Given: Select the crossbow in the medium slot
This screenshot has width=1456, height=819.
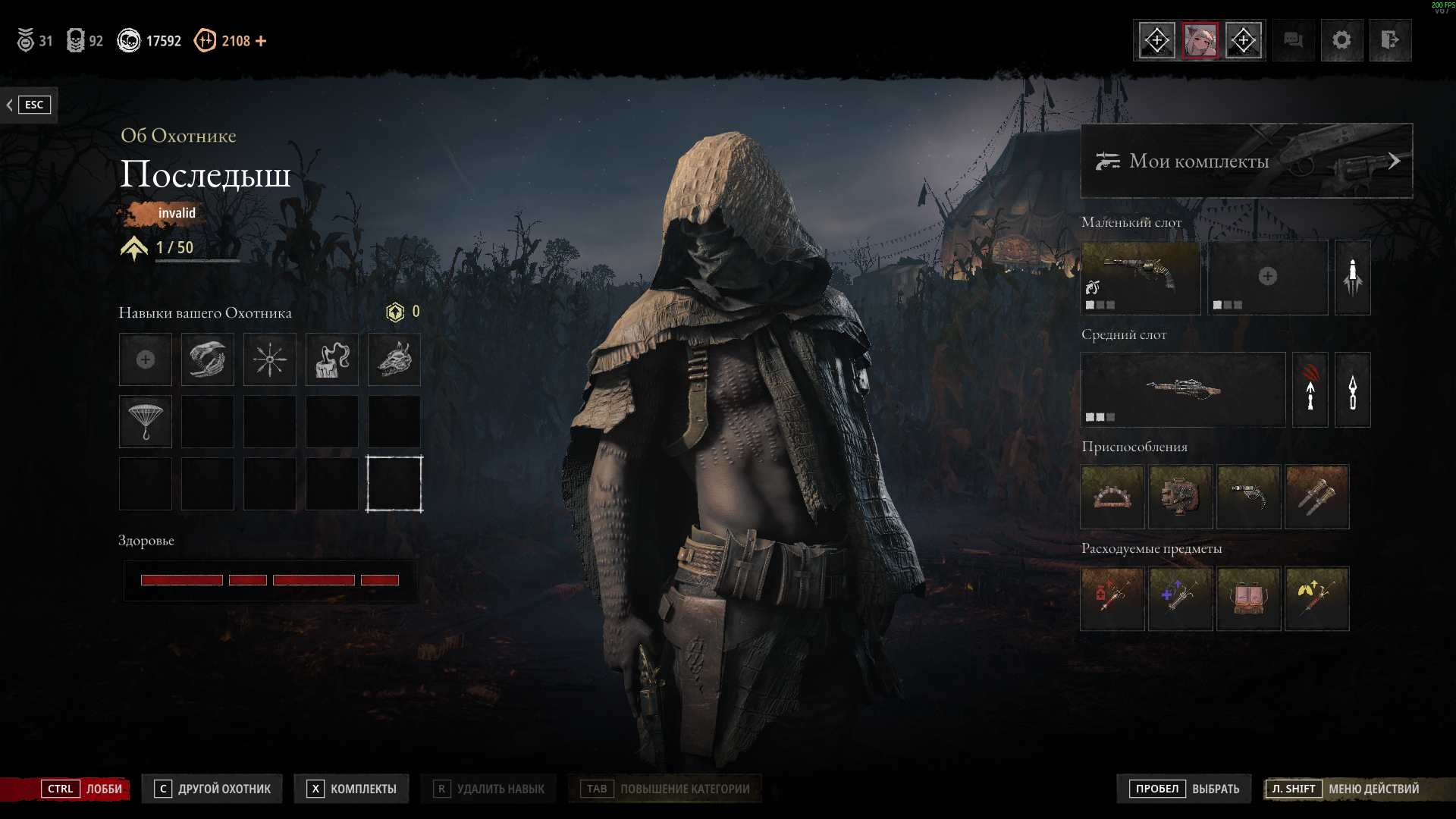Looking at the screenshot, I should tap(1182, 390).
